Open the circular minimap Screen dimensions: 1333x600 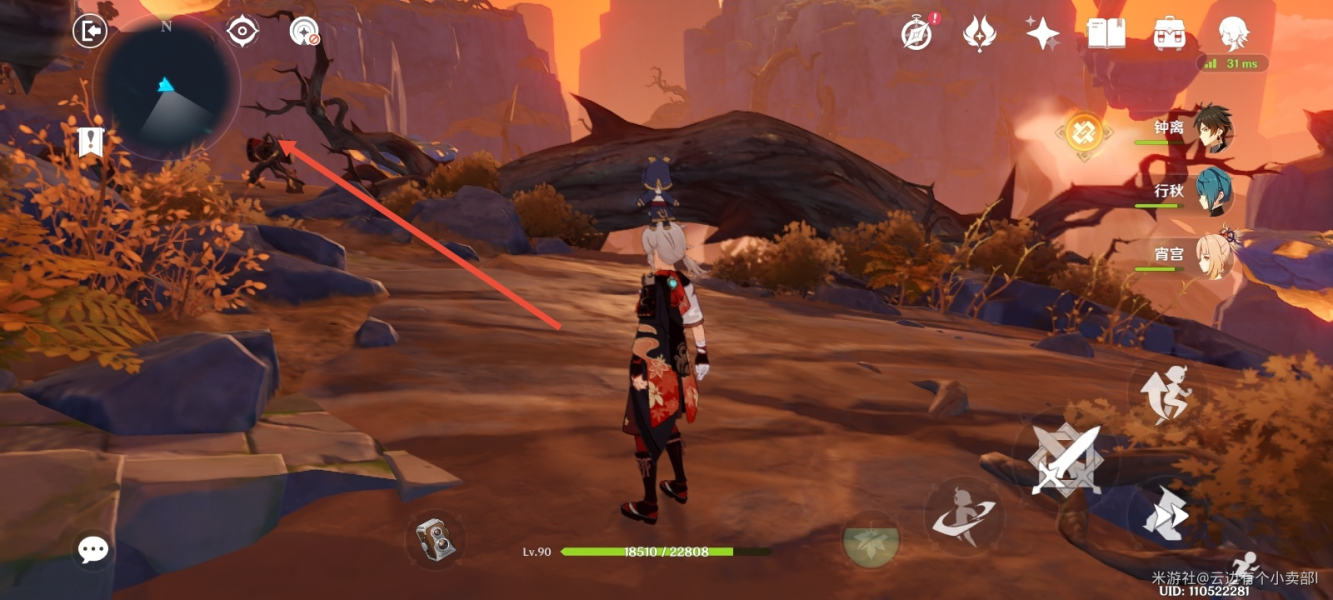(166, 88)
